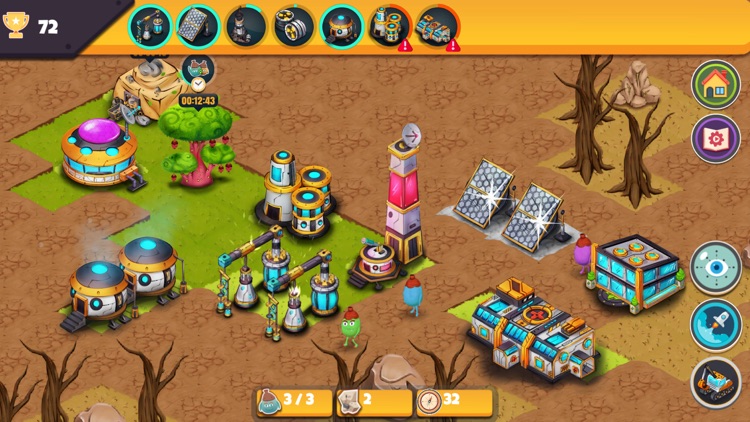Open the green house build menu button

click(x=716, y=84)
